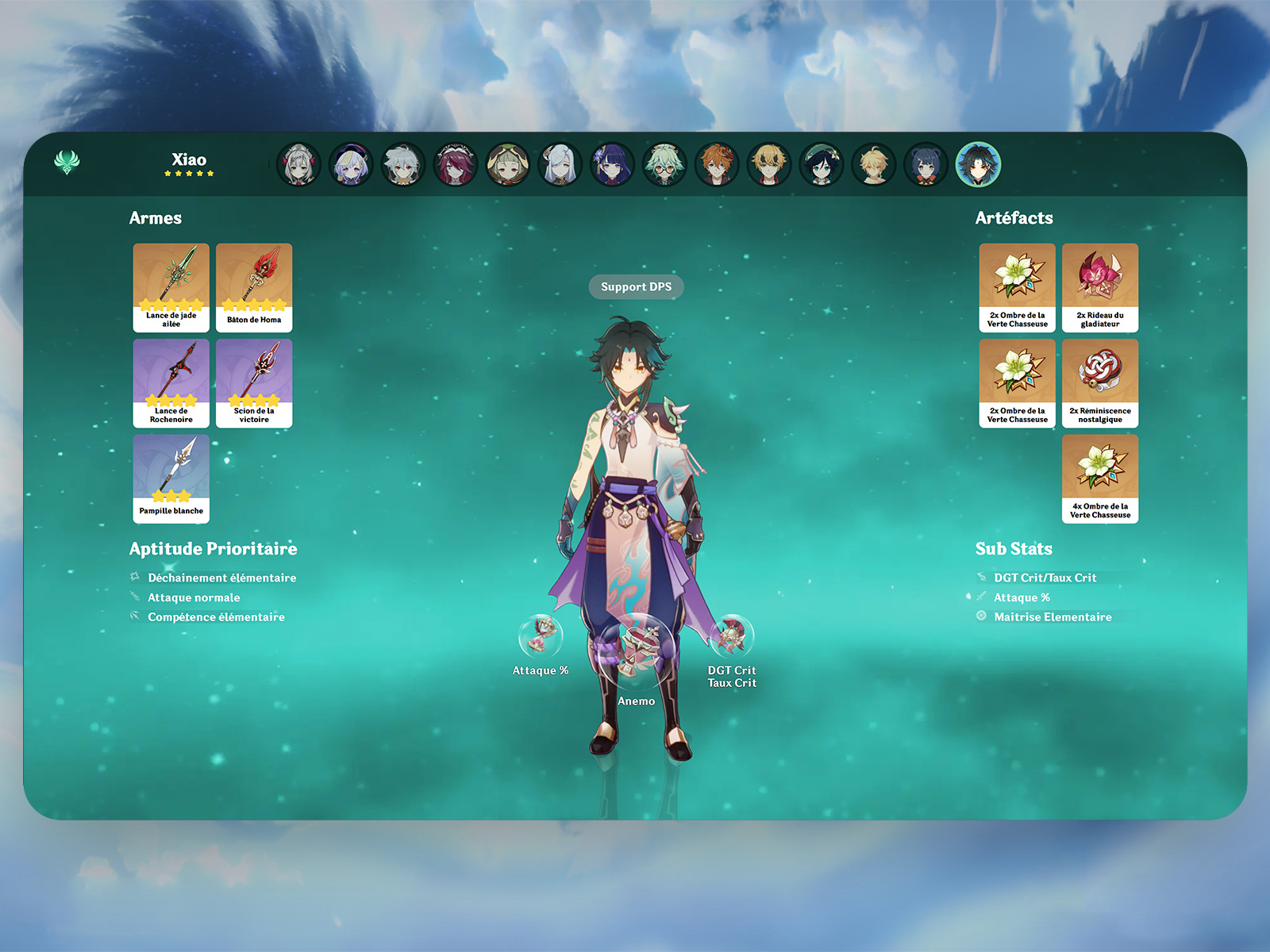Select the 2x Rideau du gladiateur artifact

pyautogui.click(x=1100, y=287)
